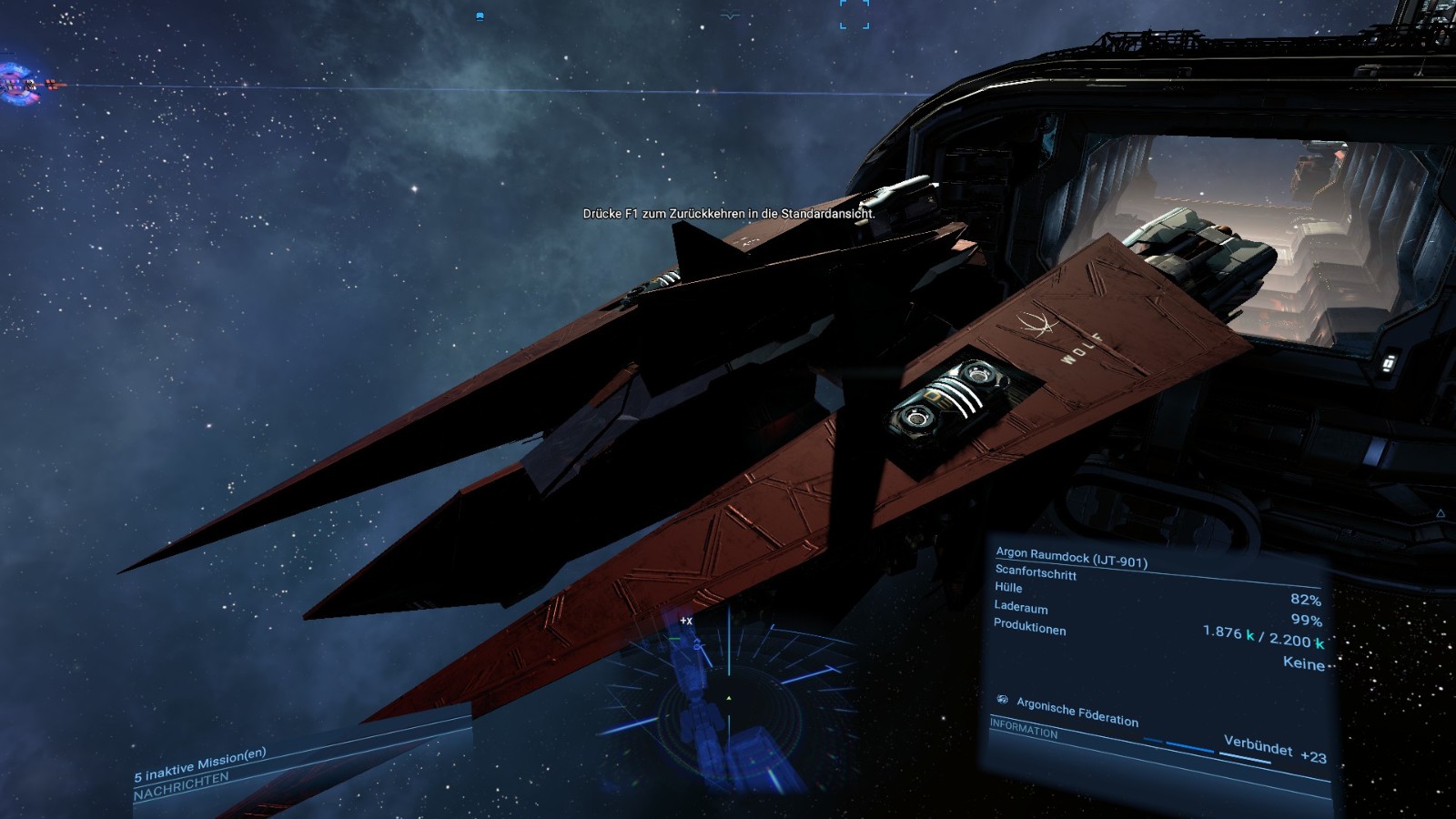Select the Argonische Föderation faction name
Screen dimensions: 1456x819
1076,711
